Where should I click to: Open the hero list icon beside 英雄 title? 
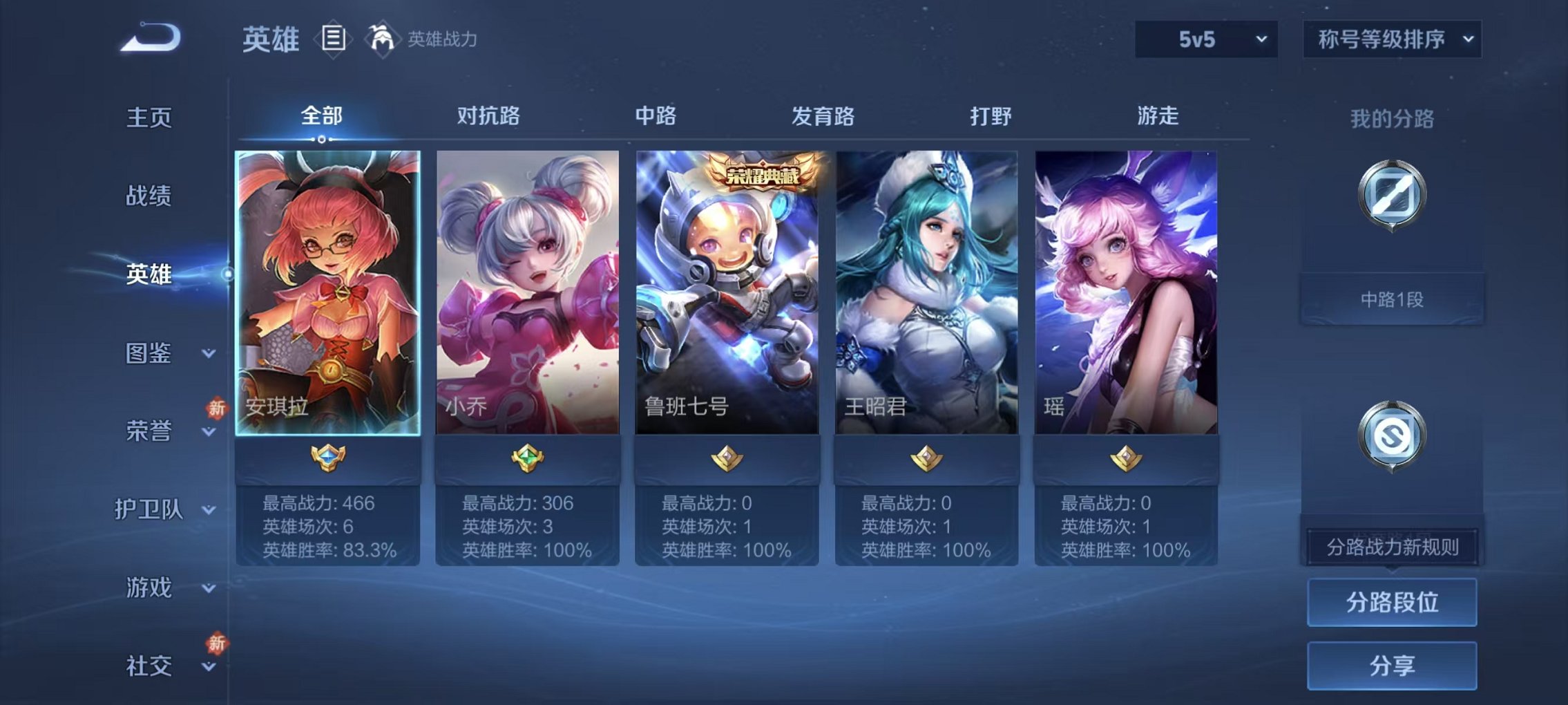(335, 40)
